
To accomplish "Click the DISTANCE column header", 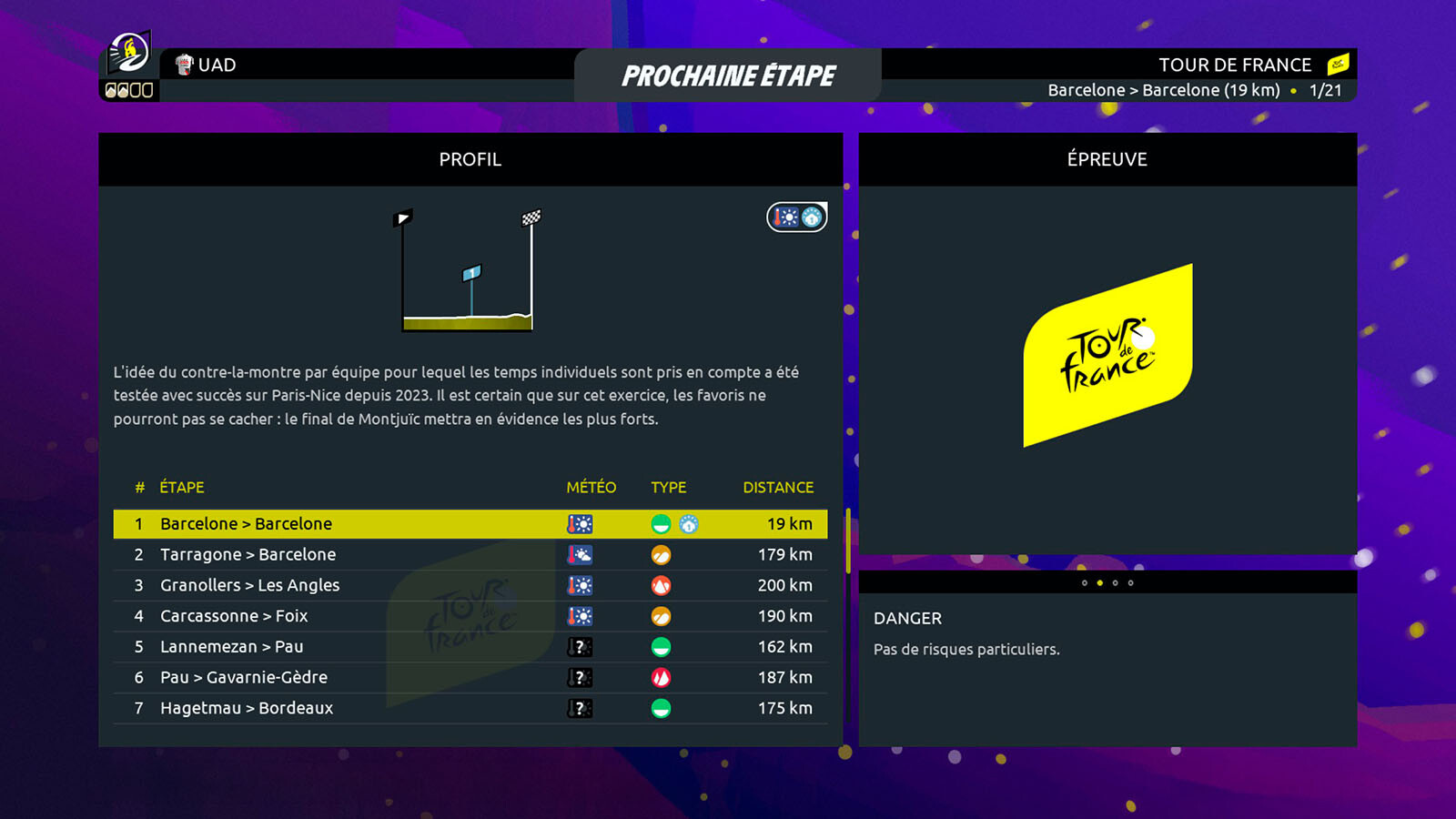I will coord(778,488).
